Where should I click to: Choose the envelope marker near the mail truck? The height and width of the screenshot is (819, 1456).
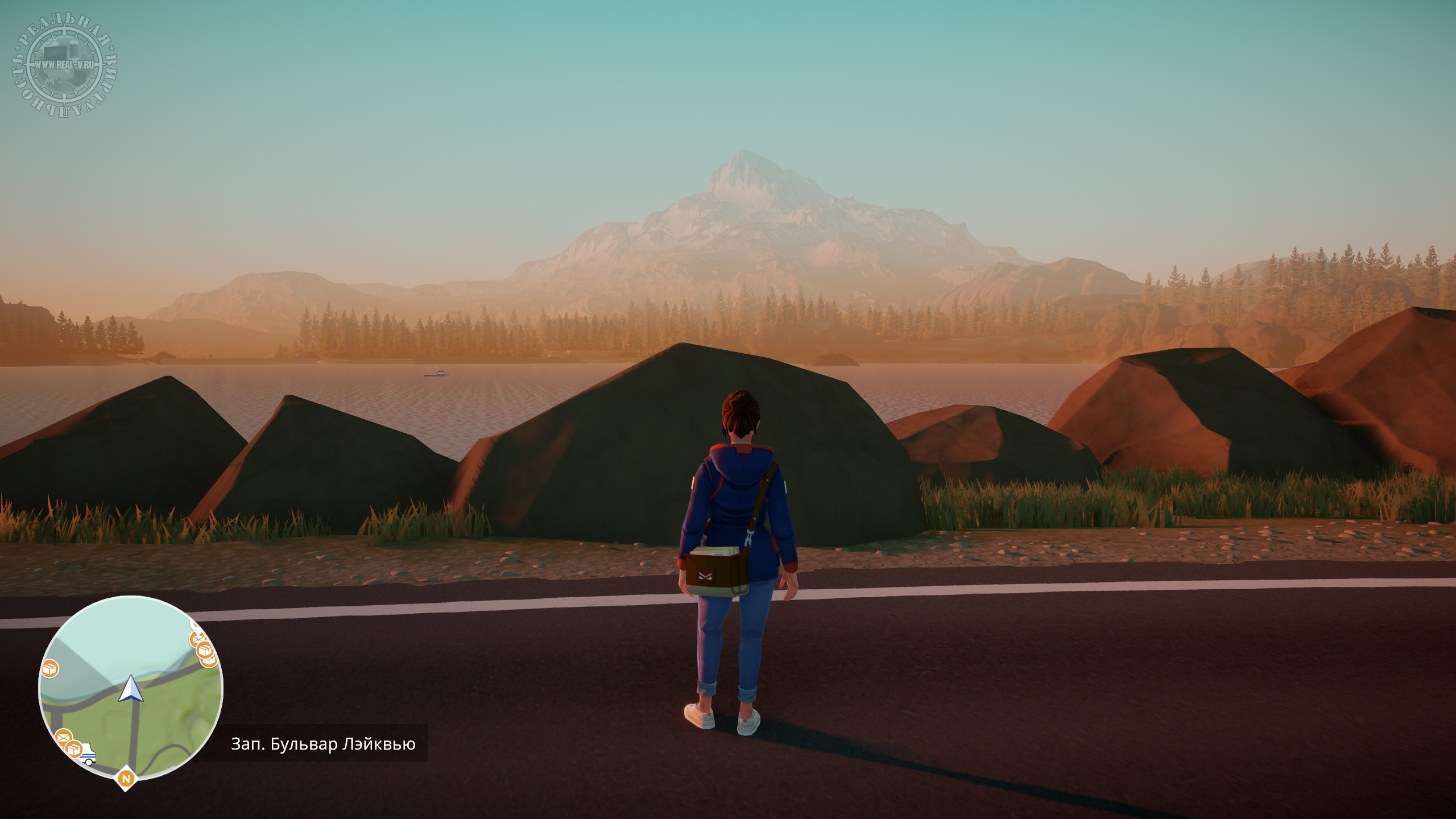(x=64, y=738)
